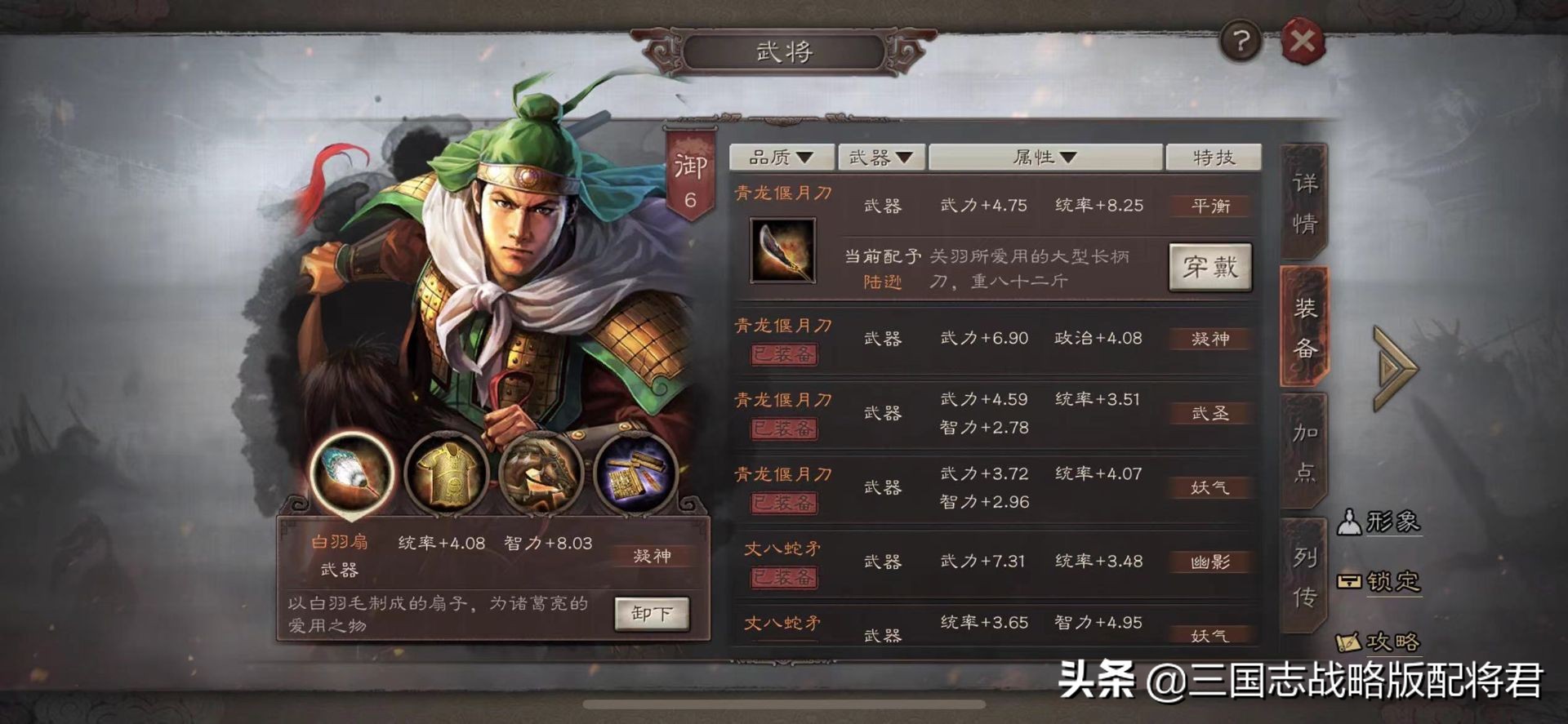Open the help question mark

pyautogui.click(x=1242, y=39)
